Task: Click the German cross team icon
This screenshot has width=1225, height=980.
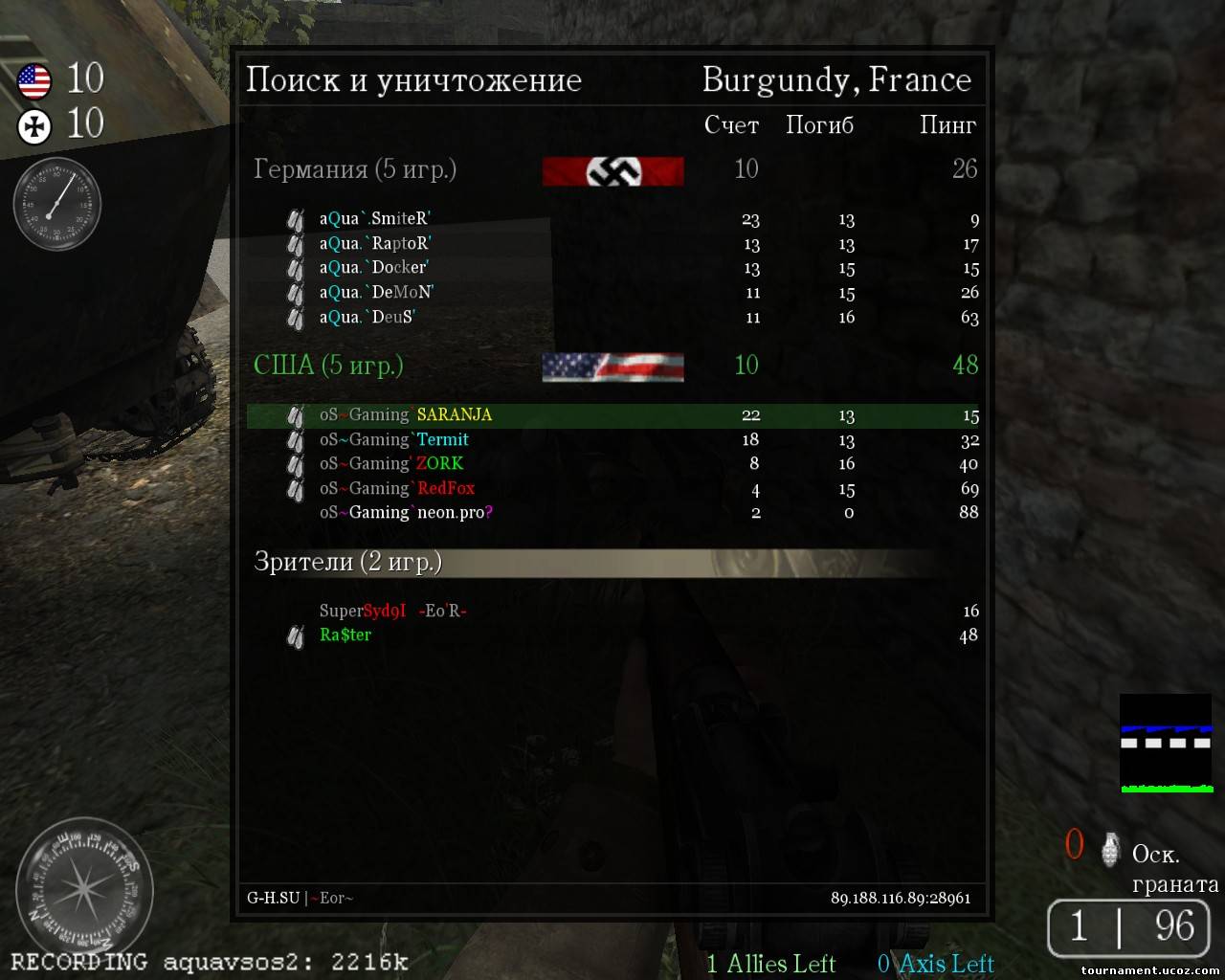Action: pos(34,126)
